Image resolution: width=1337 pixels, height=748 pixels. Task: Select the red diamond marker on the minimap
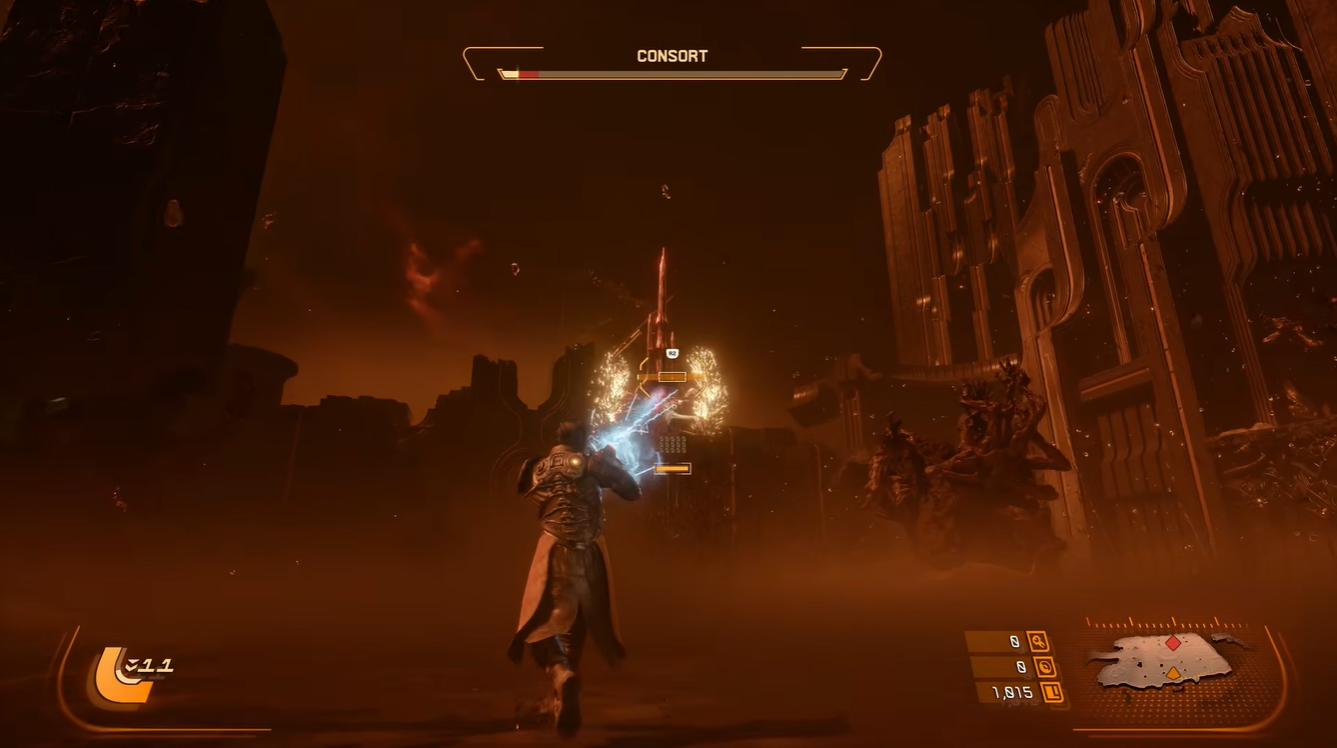tap(1173, 643)
